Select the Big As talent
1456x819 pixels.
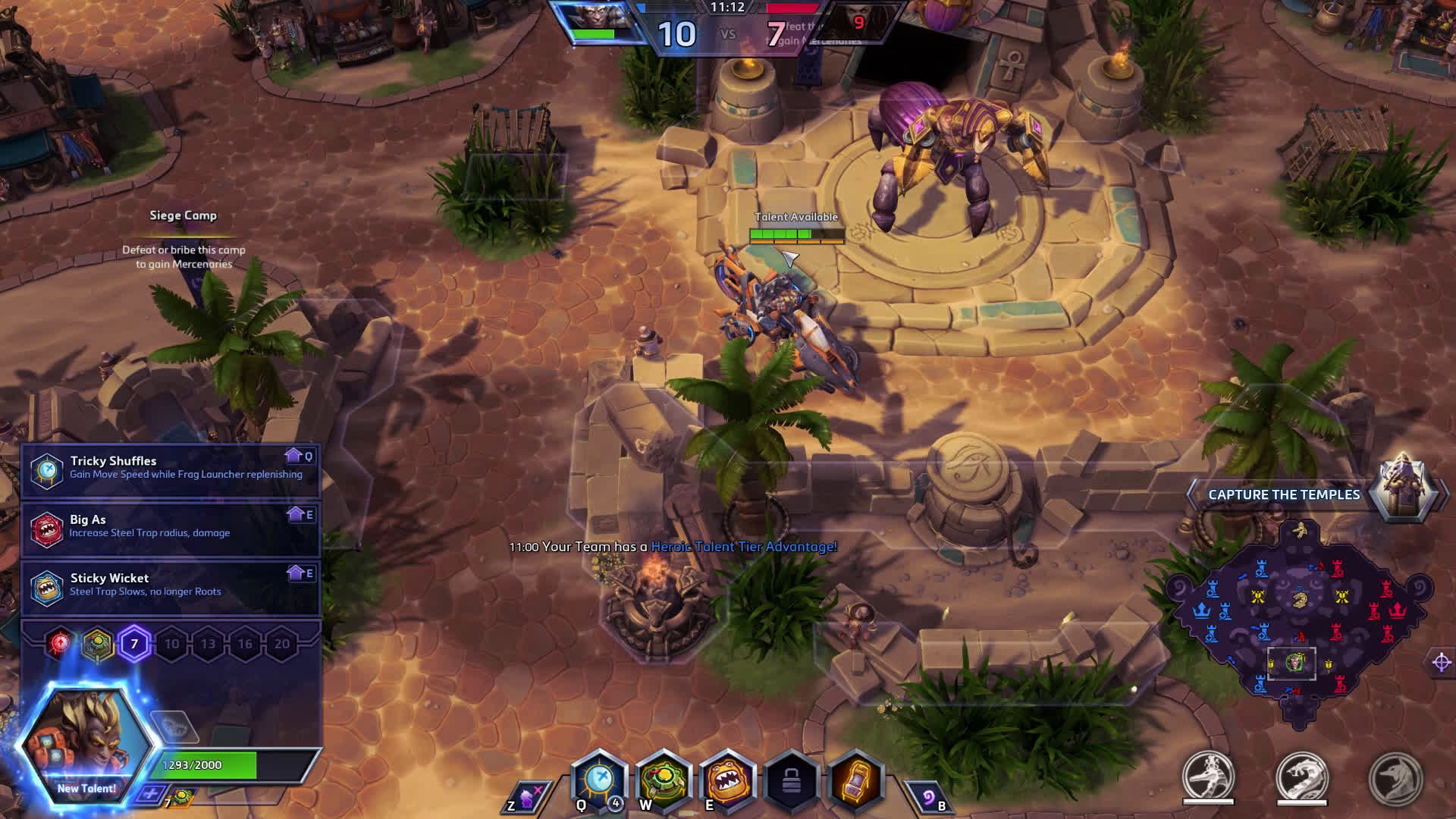[x=171, y=527]
